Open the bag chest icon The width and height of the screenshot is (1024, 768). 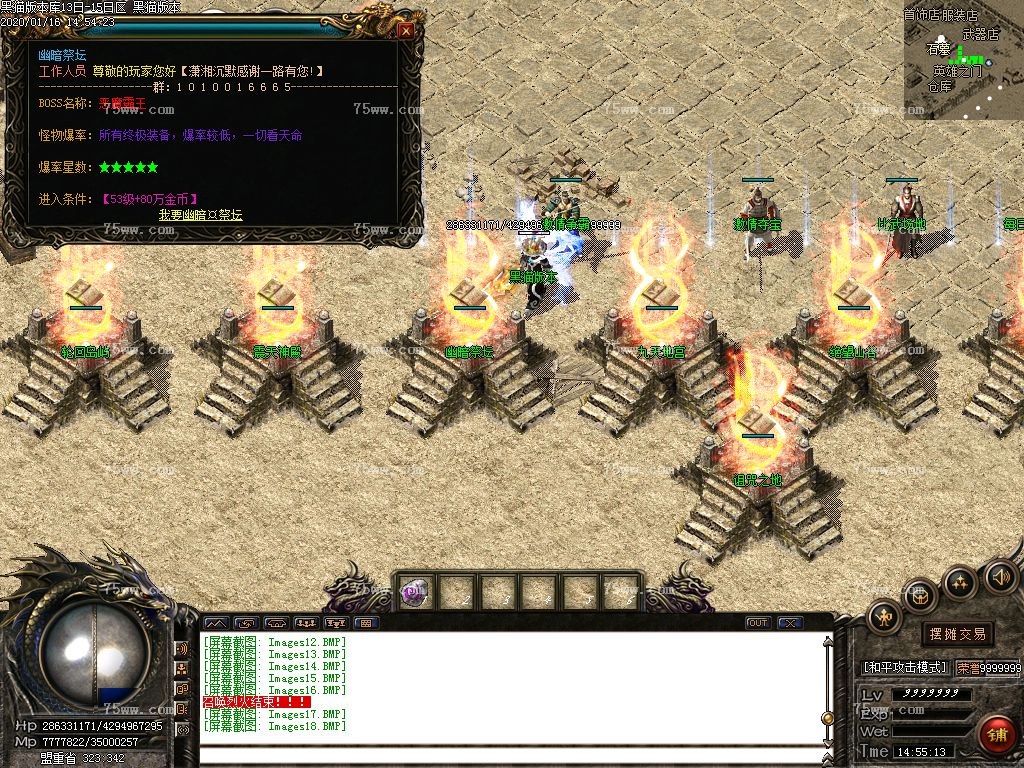[x=921, y=595]
